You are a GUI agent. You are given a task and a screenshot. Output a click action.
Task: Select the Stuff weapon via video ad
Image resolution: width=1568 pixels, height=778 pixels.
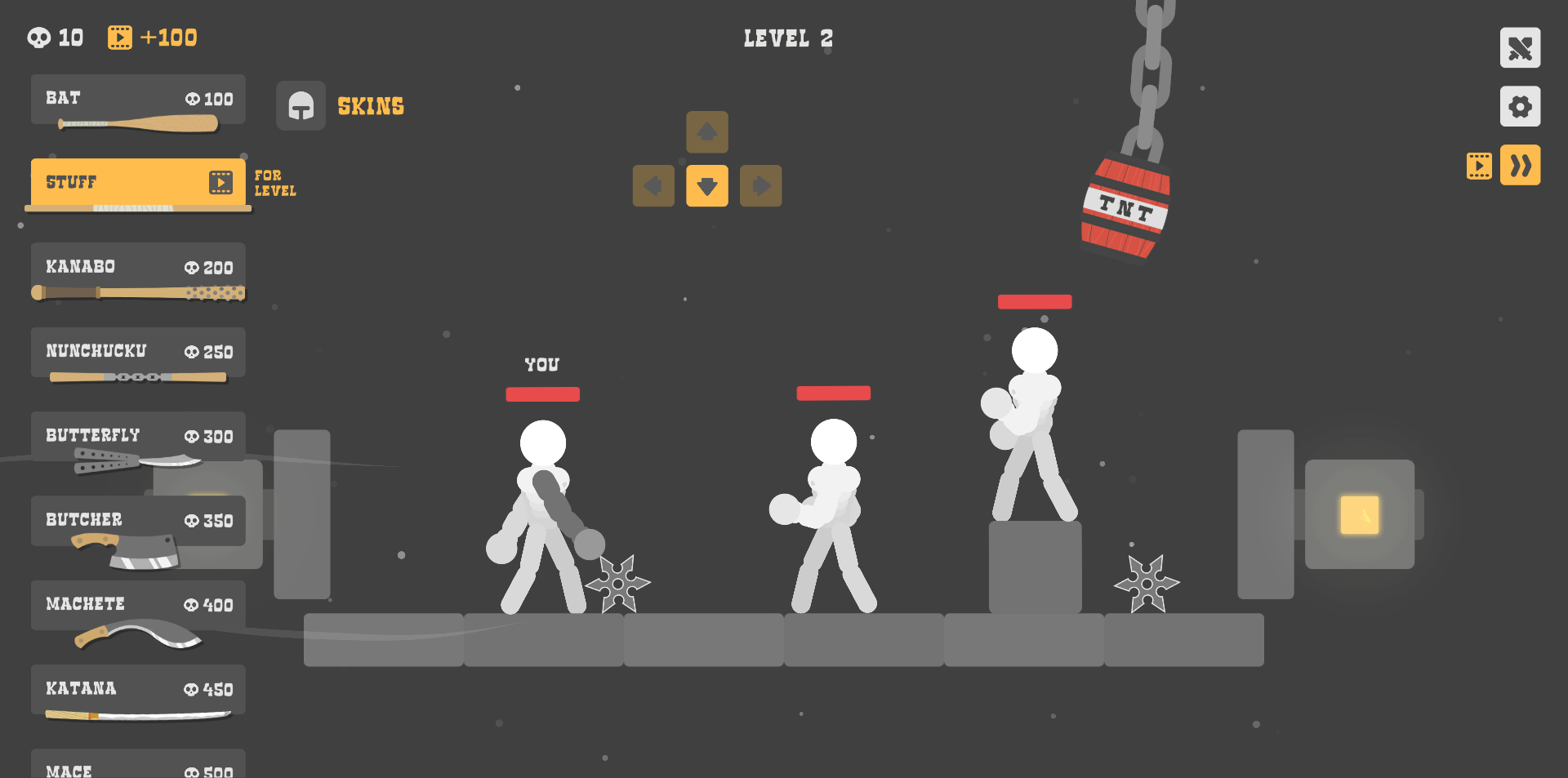tap(138, 182)
